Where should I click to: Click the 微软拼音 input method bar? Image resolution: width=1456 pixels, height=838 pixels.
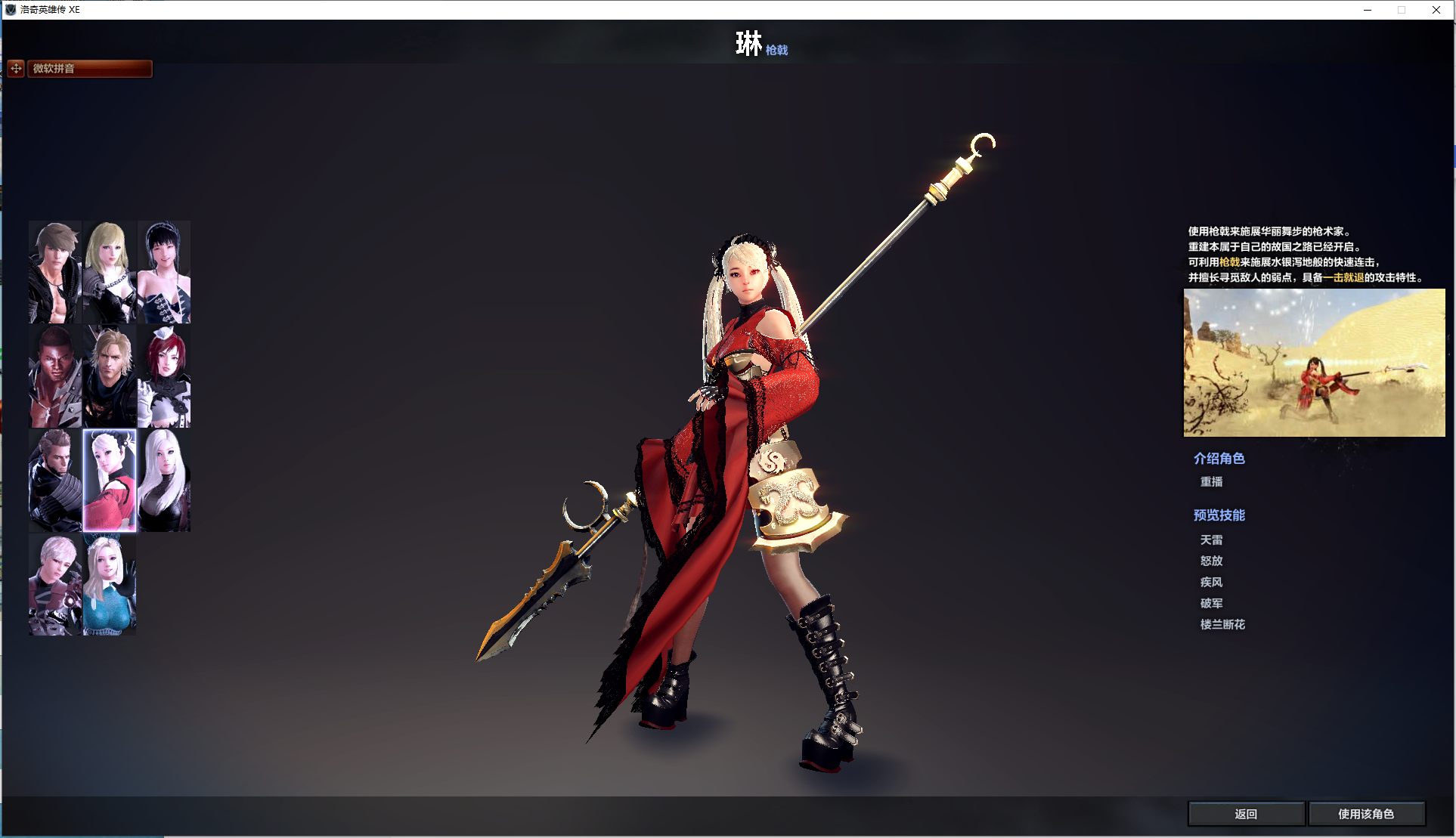89,69
